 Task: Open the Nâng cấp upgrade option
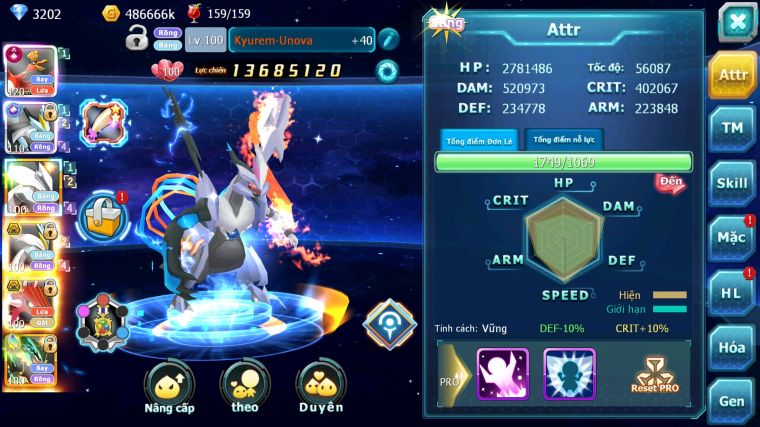(169, 386)
